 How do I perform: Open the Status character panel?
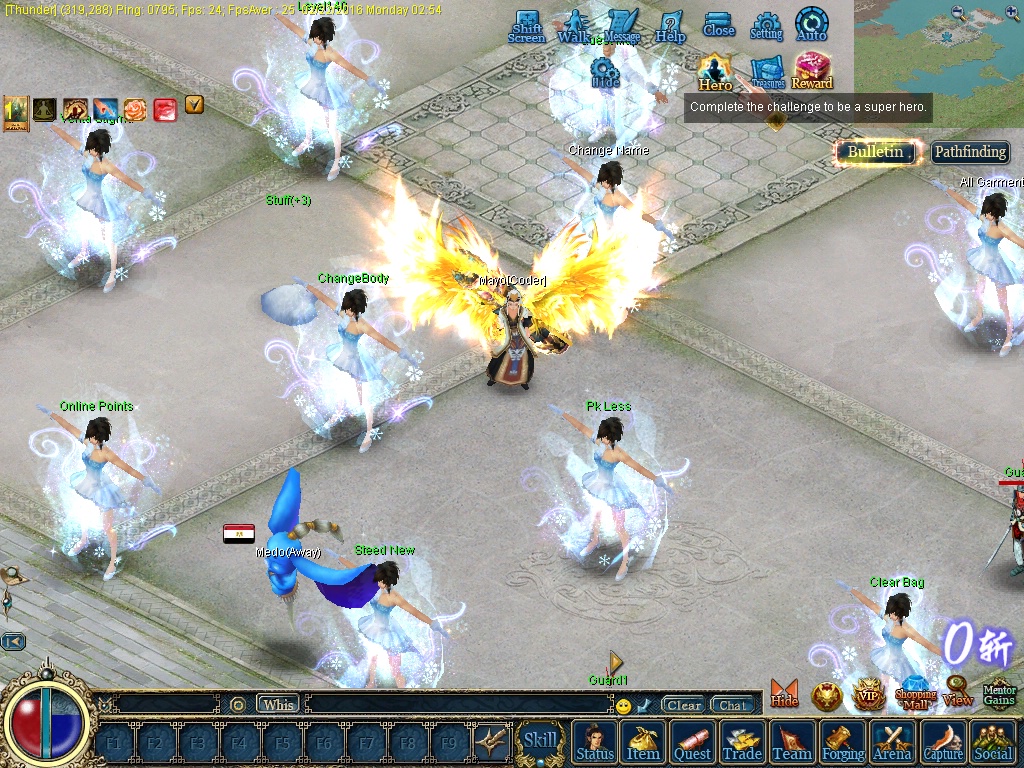click(595, 742)
